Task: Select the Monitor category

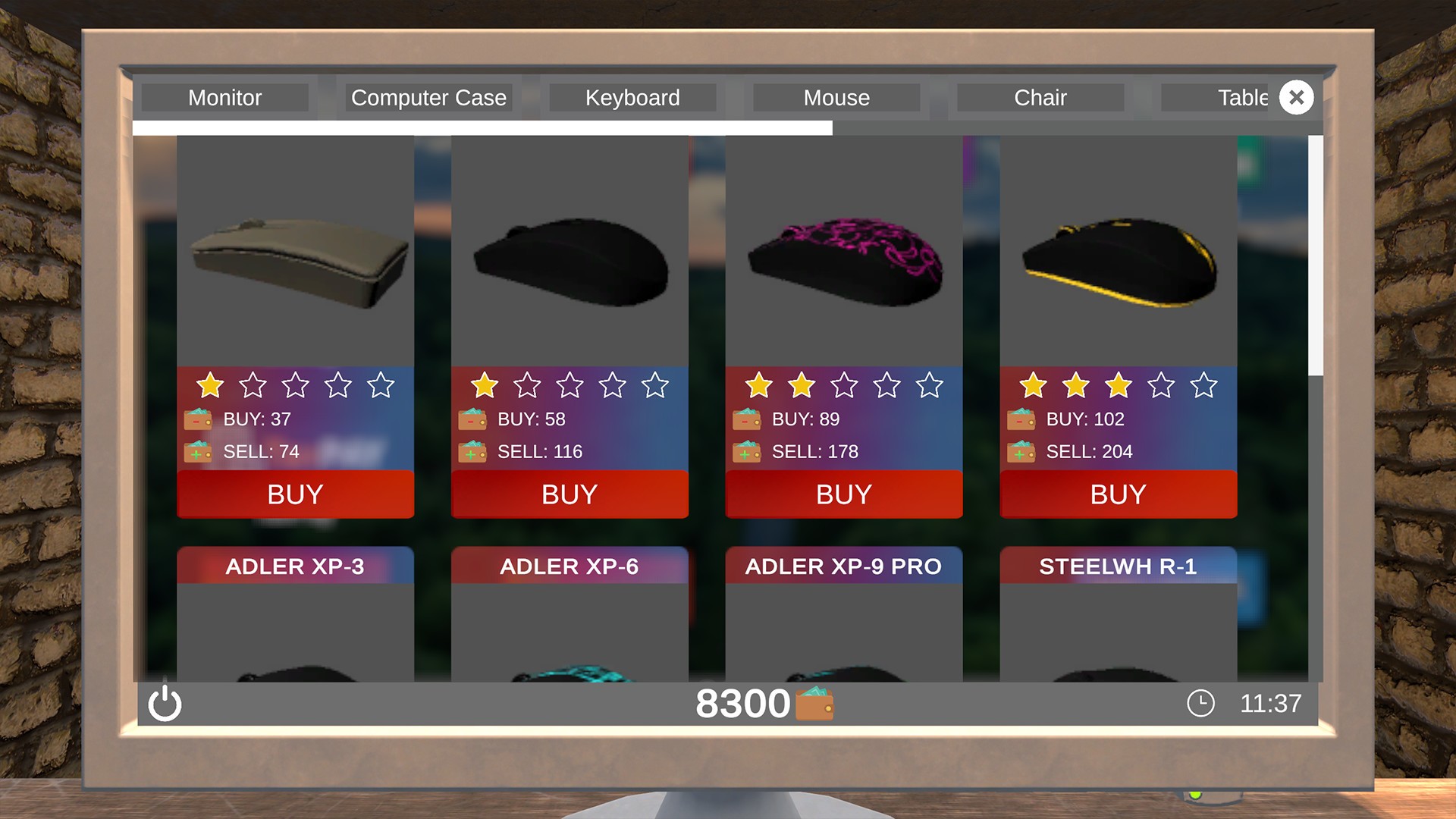Action: coord(225,97)
